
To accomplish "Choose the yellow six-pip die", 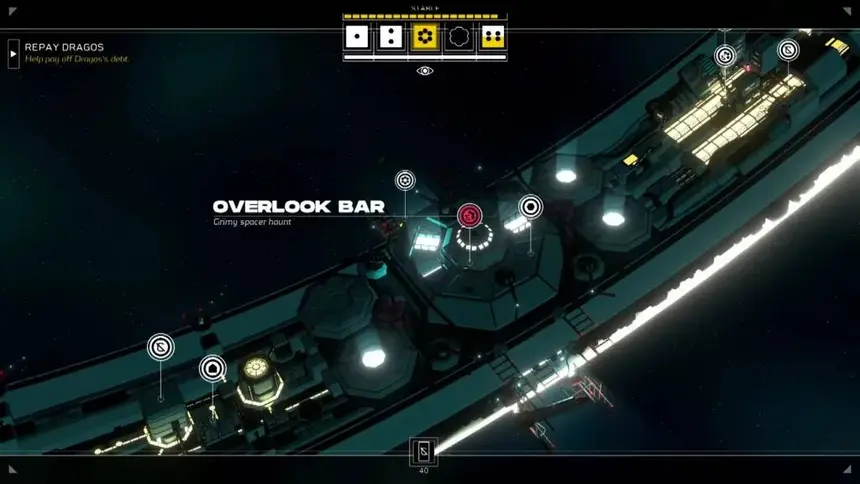I will [425, 38].
